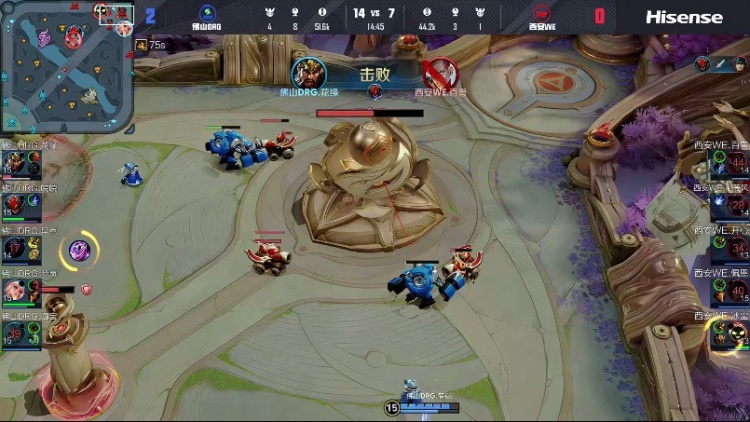Click the 西安WE team logo on scoreboard
This screenshot has height=422, width=750.
point(541,14)
